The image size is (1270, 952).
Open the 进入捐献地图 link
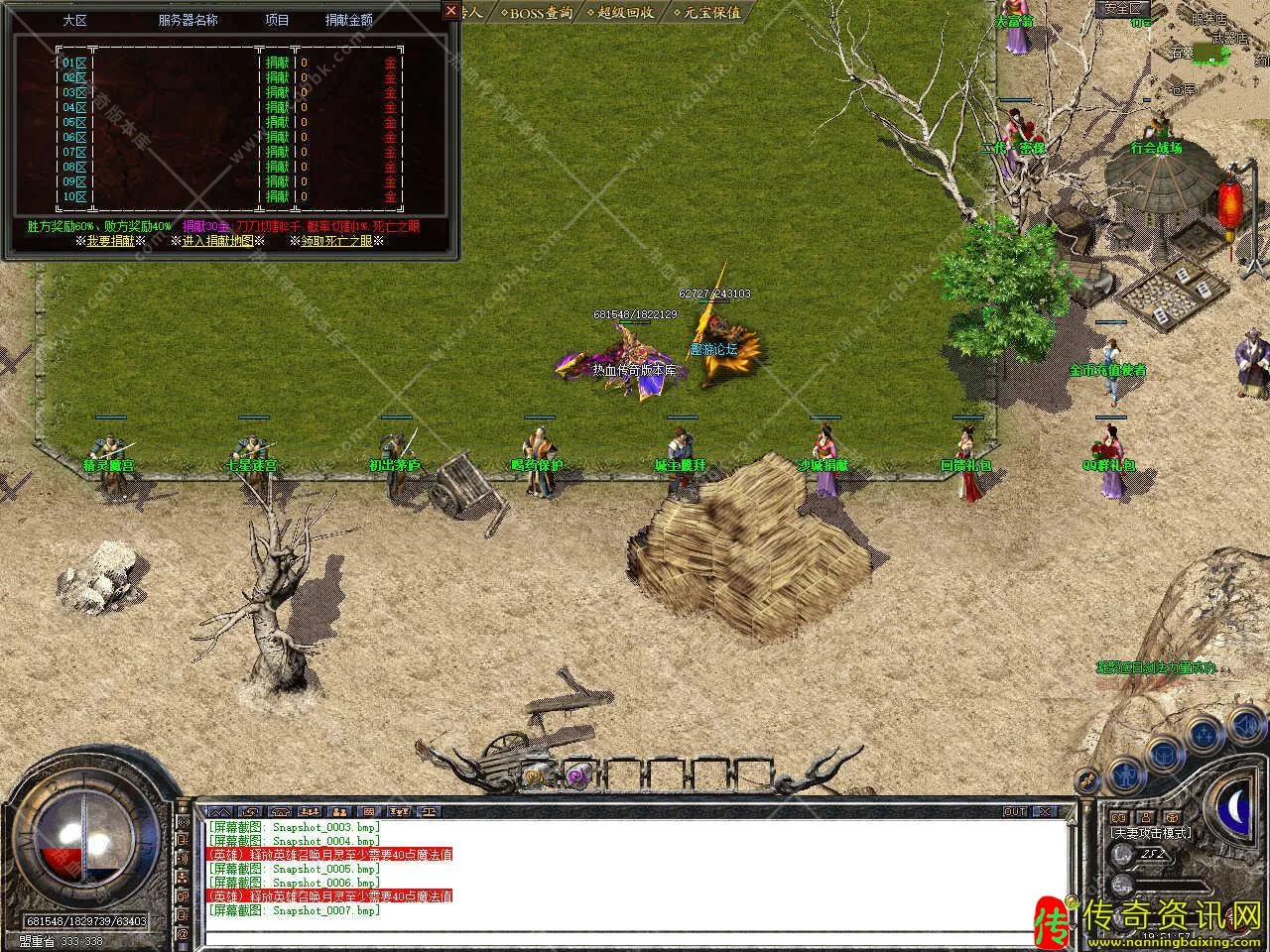point(217,241)
